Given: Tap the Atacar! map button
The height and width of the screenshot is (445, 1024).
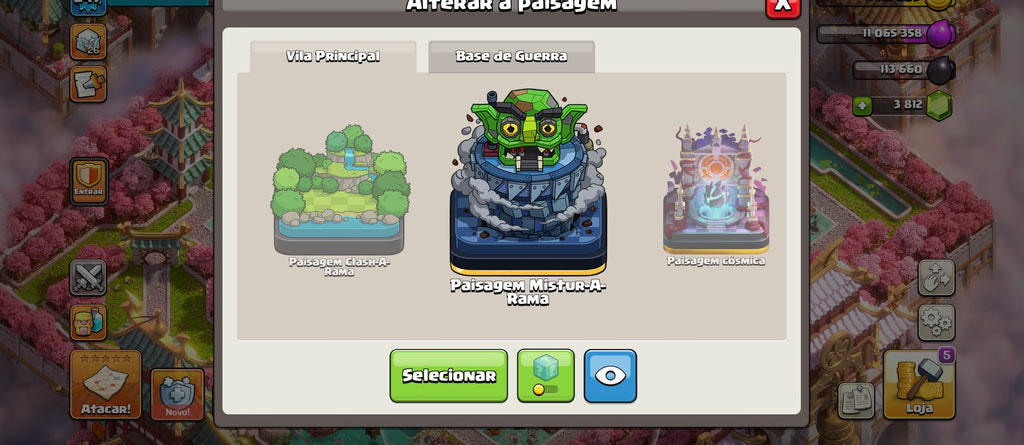Looking at the screenshot, I should [104, 384].
